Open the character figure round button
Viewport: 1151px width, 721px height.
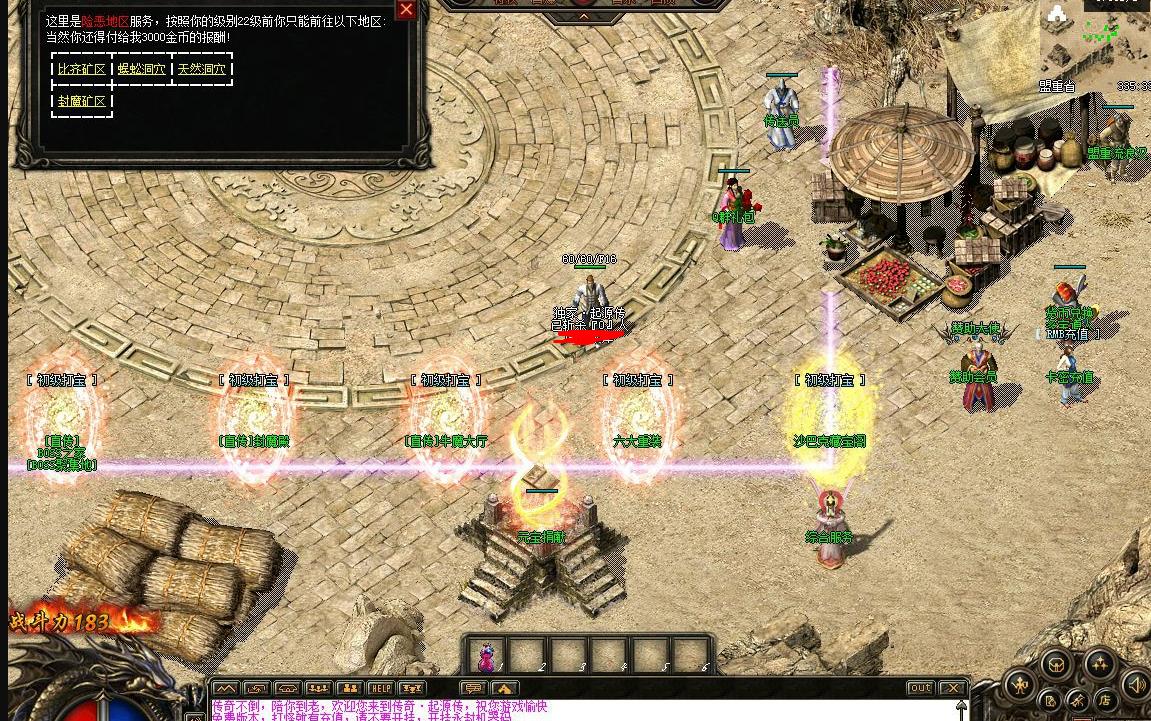point(1020,685)
